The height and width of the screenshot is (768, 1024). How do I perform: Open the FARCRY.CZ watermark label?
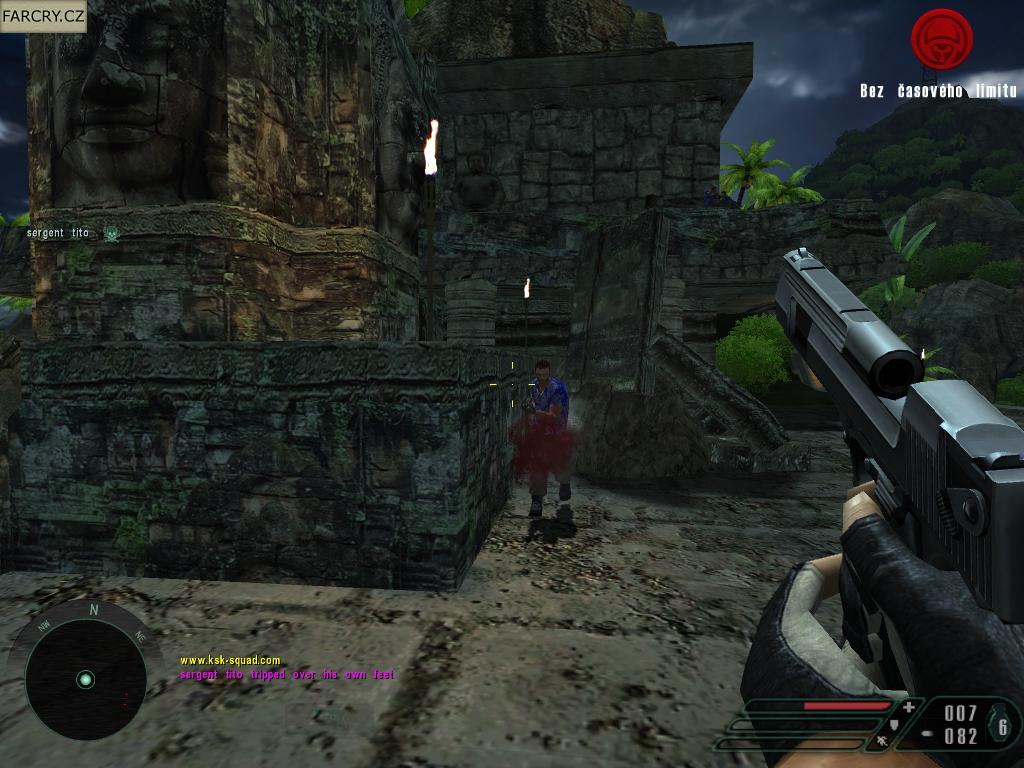pos(43,16)
